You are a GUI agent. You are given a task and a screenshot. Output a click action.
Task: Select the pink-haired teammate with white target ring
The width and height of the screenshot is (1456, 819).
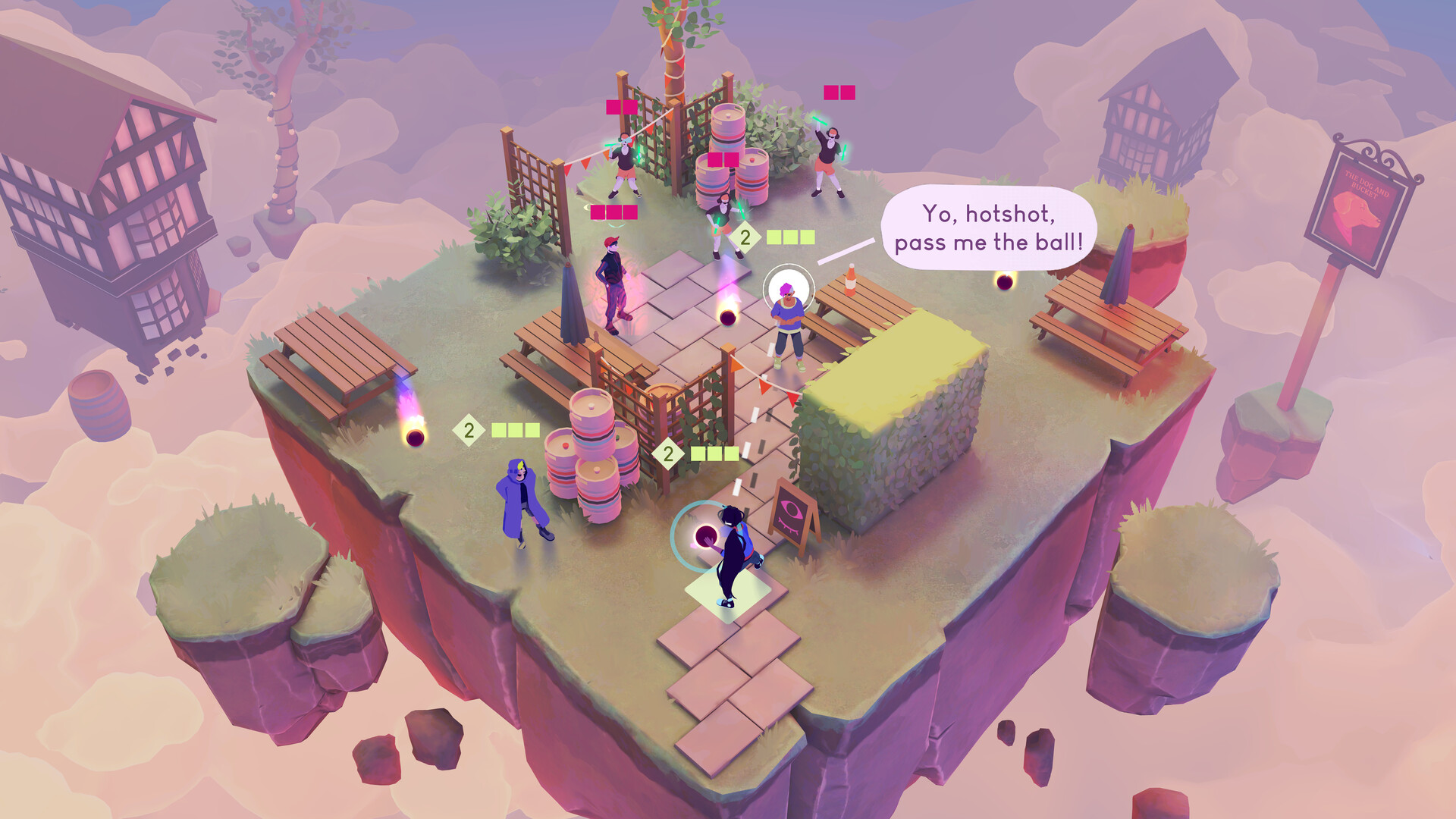788,318
